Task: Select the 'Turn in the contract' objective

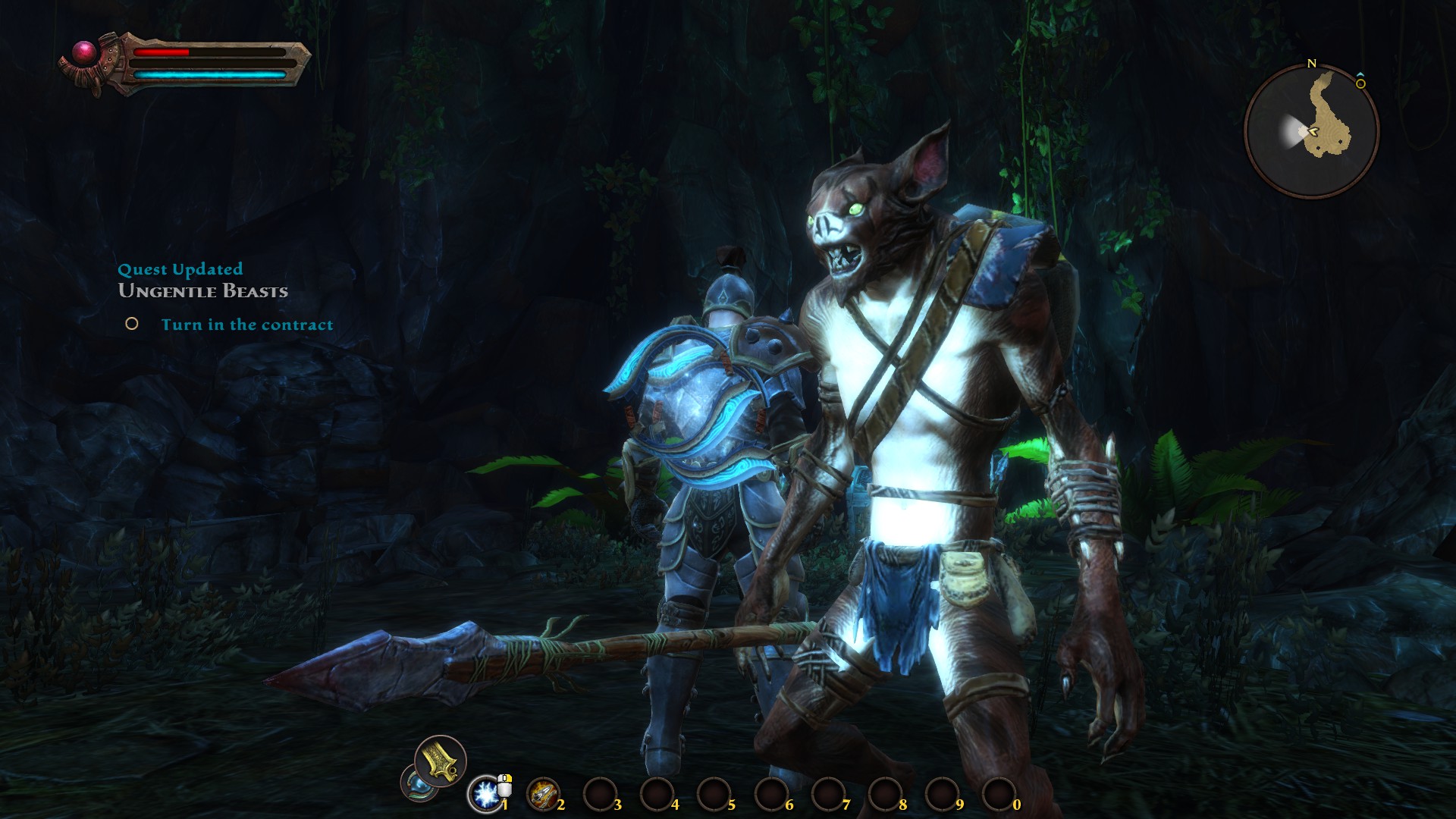Action: 246,325
